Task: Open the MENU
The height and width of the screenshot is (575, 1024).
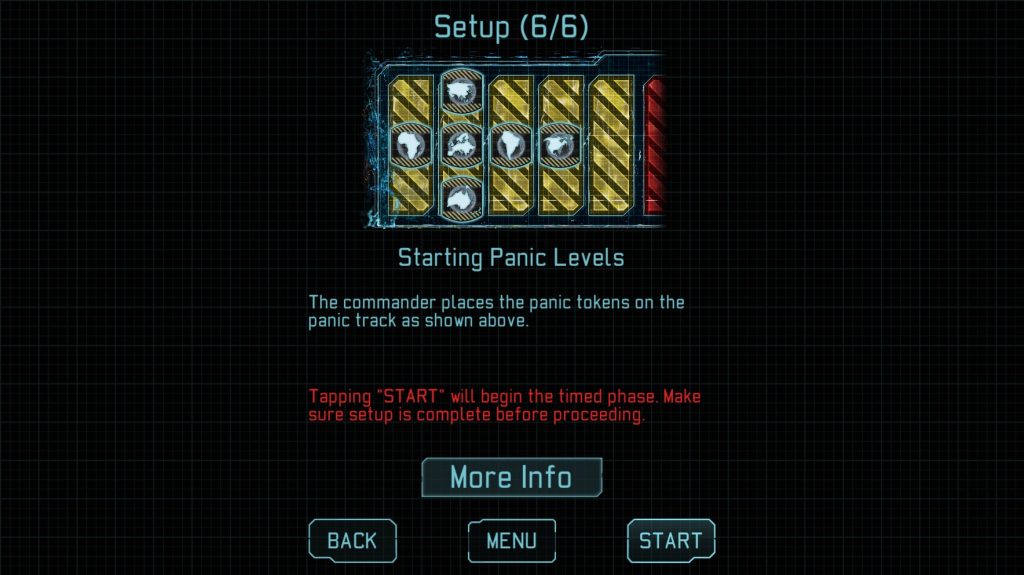Action: 511,541
